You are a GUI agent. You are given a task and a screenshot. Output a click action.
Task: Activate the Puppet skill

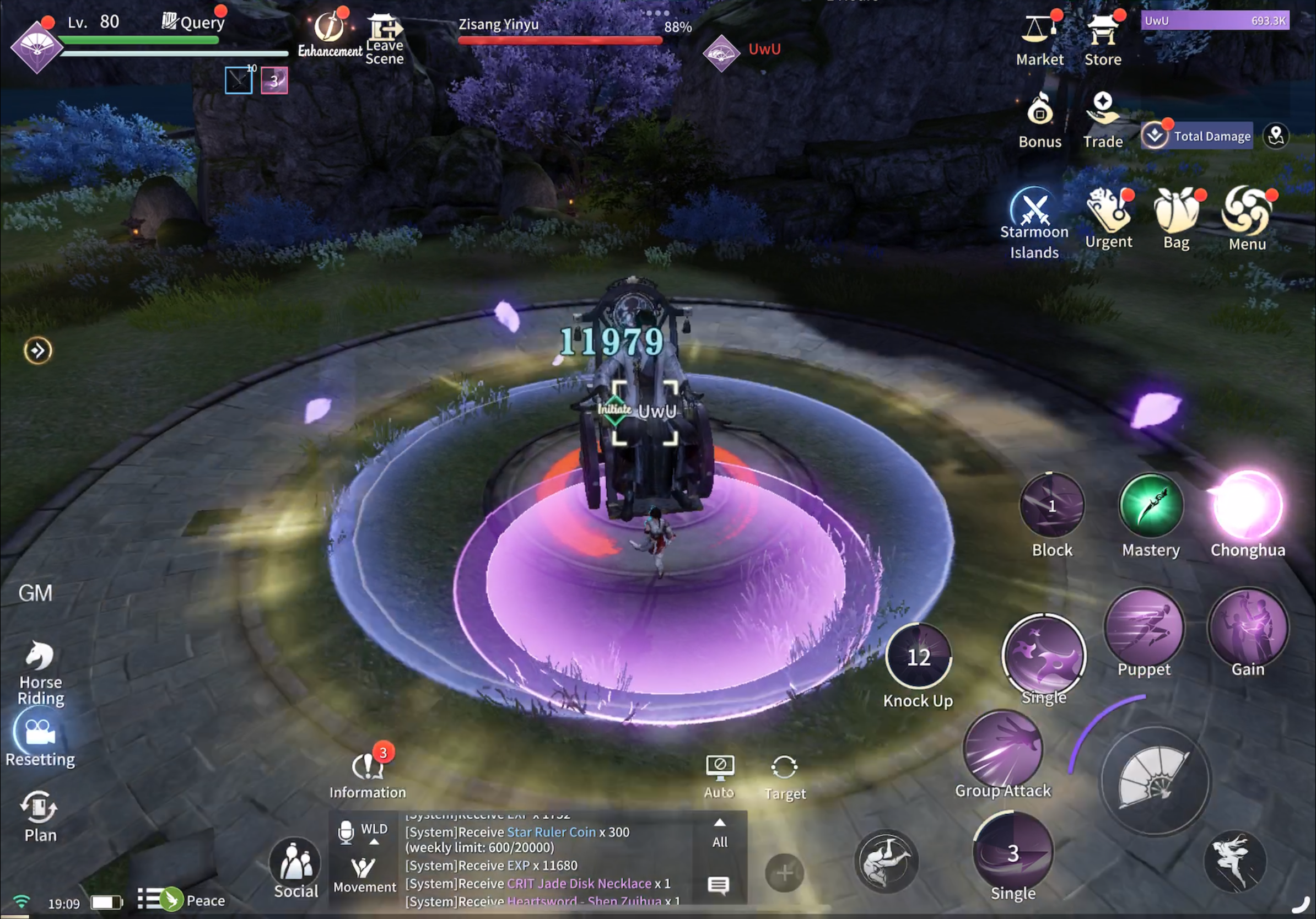pyautogui.click(x=1144, y=626)
